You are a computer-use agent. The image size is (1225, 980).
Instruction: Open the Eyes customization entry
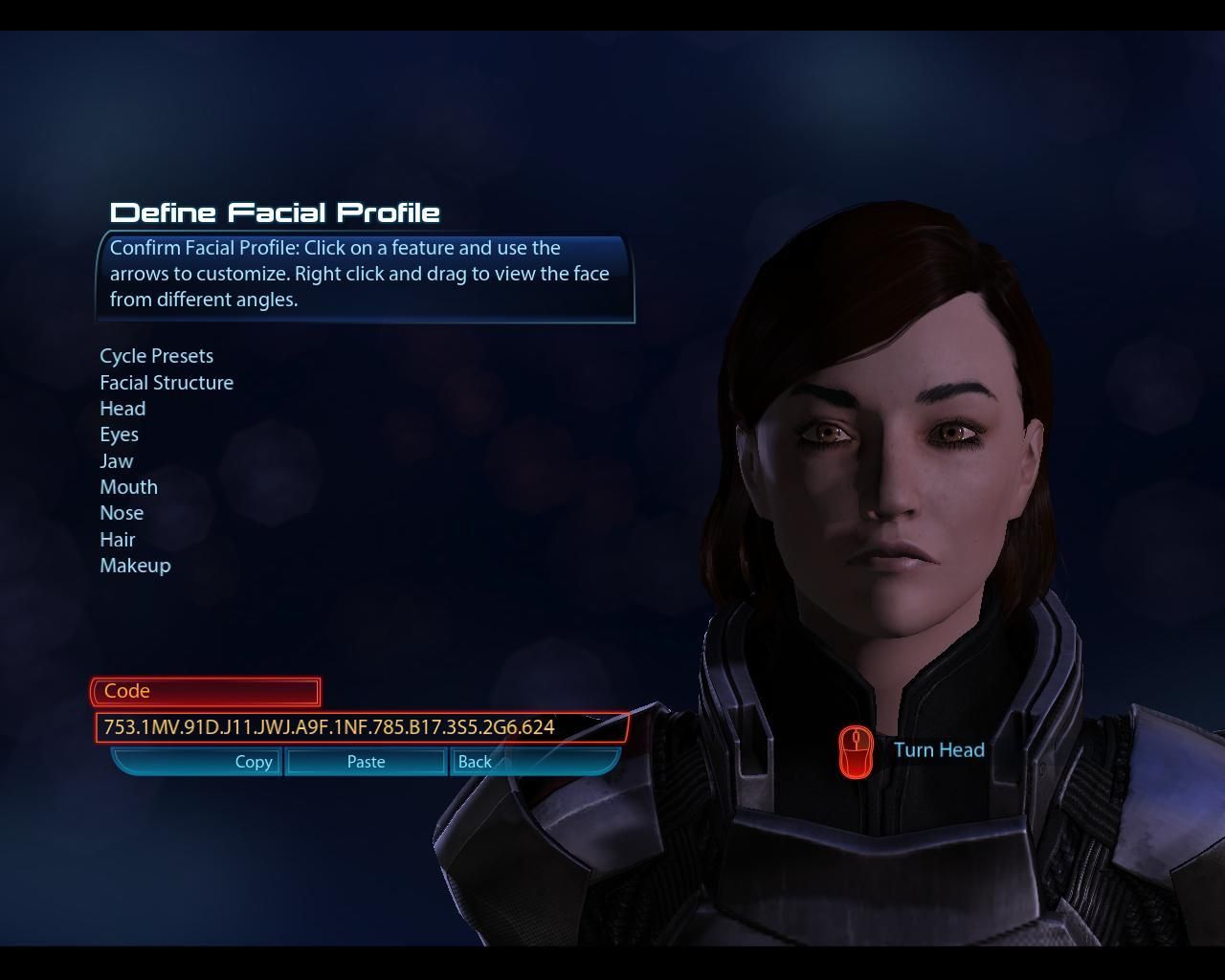(x=120, y=434)
